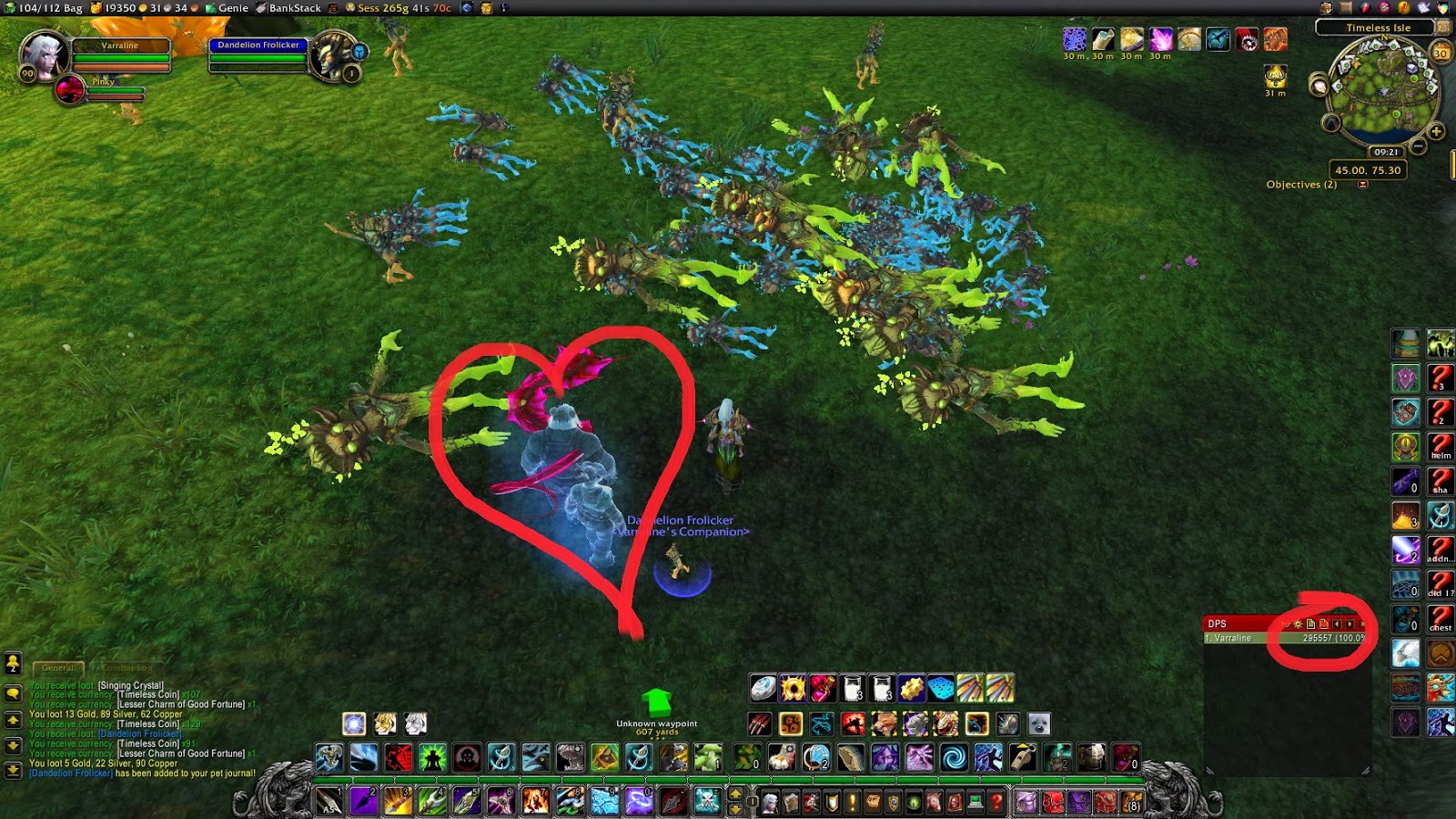Open Skada settings with the gear icon
The height and width of the screenshot is (819, 1456).
pos(1298,624)
